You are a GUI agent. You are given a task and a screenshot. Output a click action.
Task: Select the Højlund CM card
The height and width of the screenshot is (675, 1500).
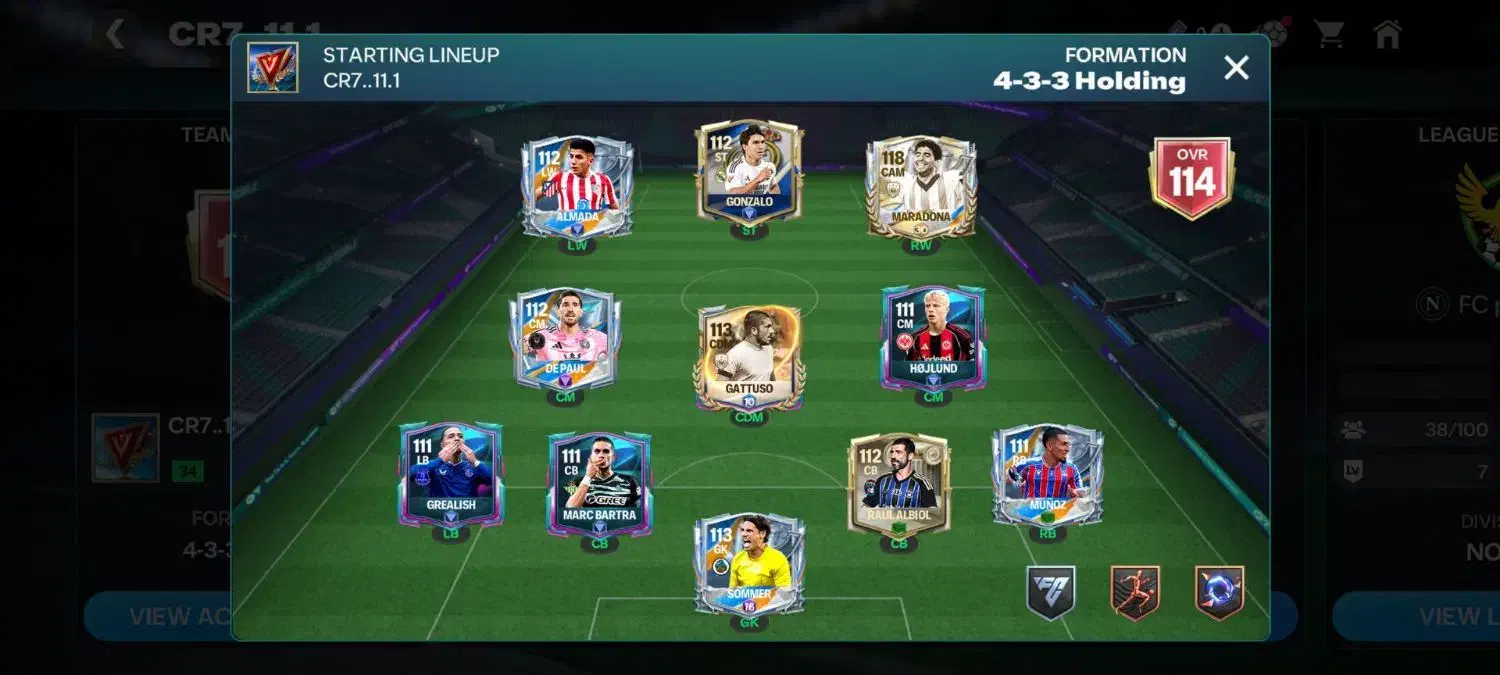point(933,338)
